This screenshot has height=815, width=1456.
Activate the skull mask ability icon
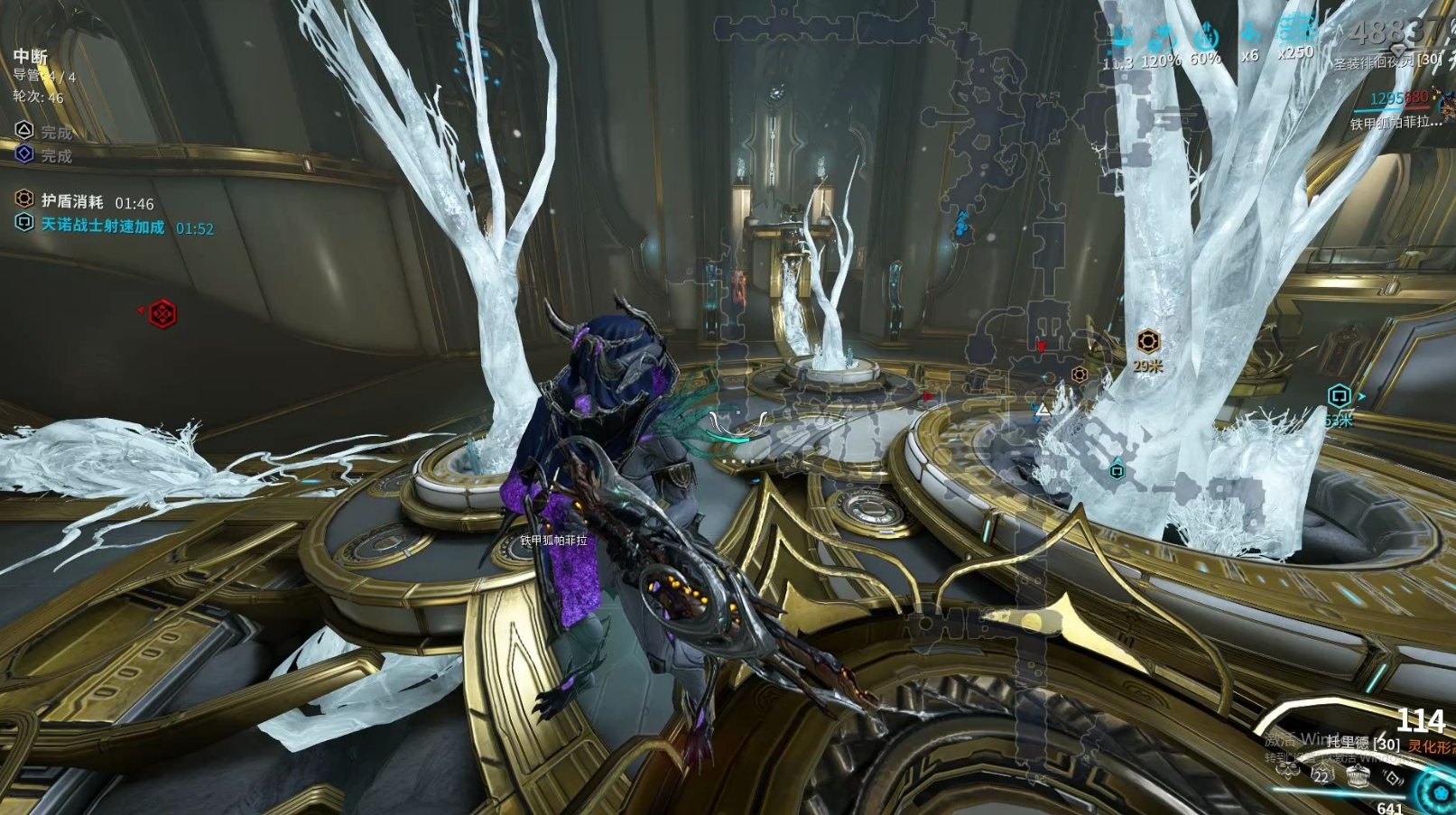pos(1287,770)
